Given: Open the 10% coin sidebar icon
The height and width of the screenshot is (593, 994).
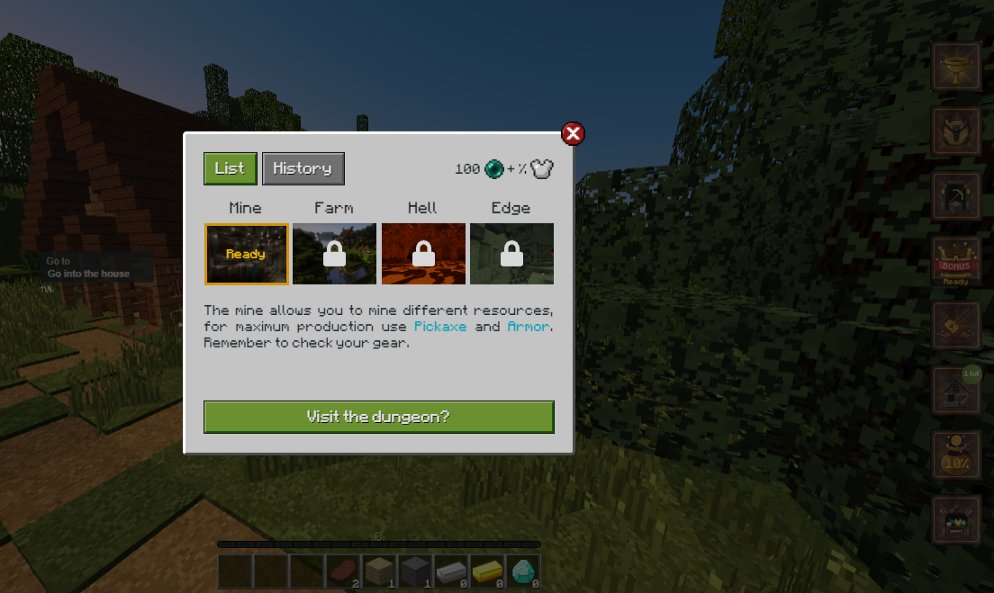Looking at the screenshot, I should 955,455.
